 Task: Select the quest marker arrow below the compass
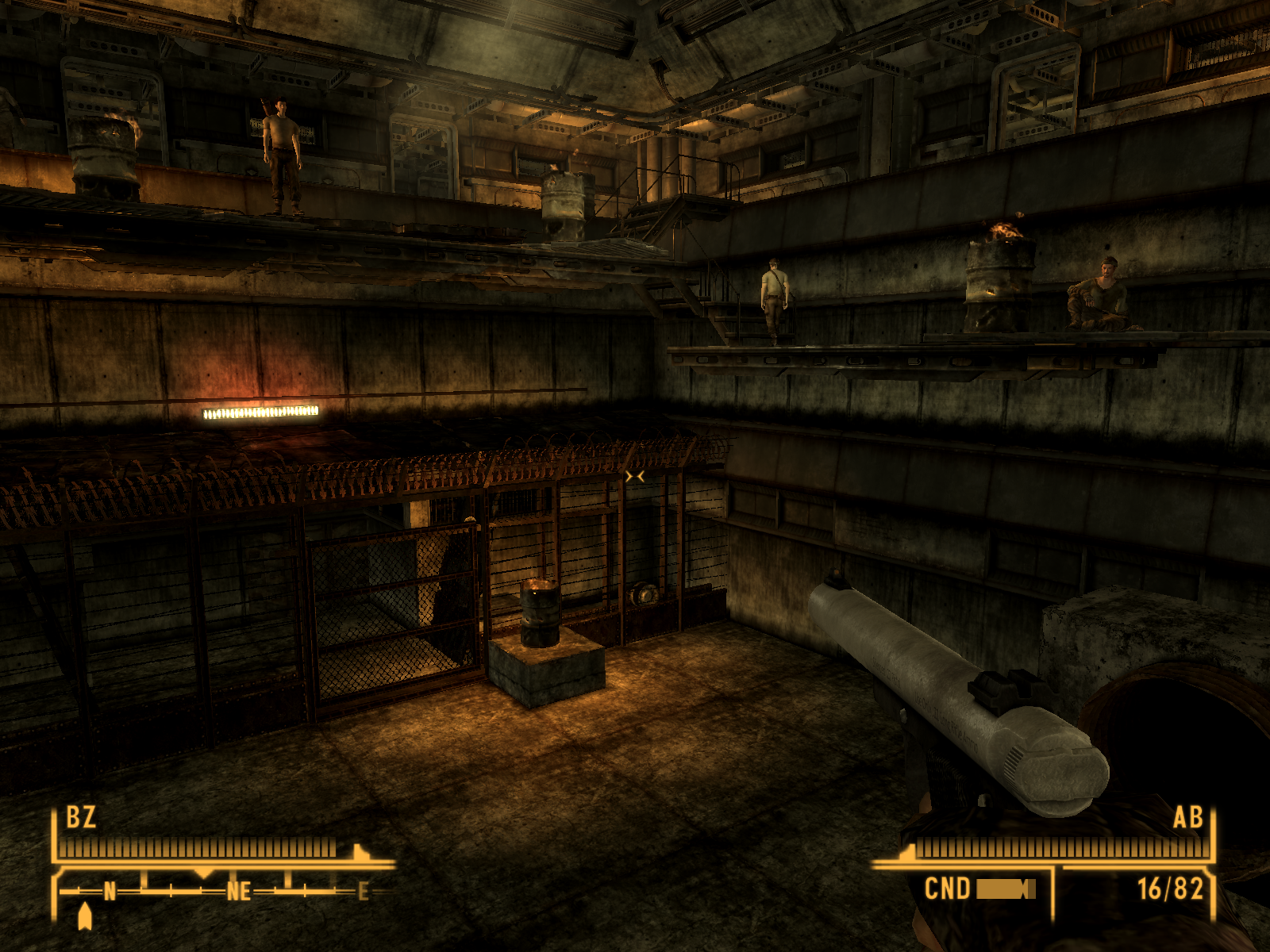85,917
